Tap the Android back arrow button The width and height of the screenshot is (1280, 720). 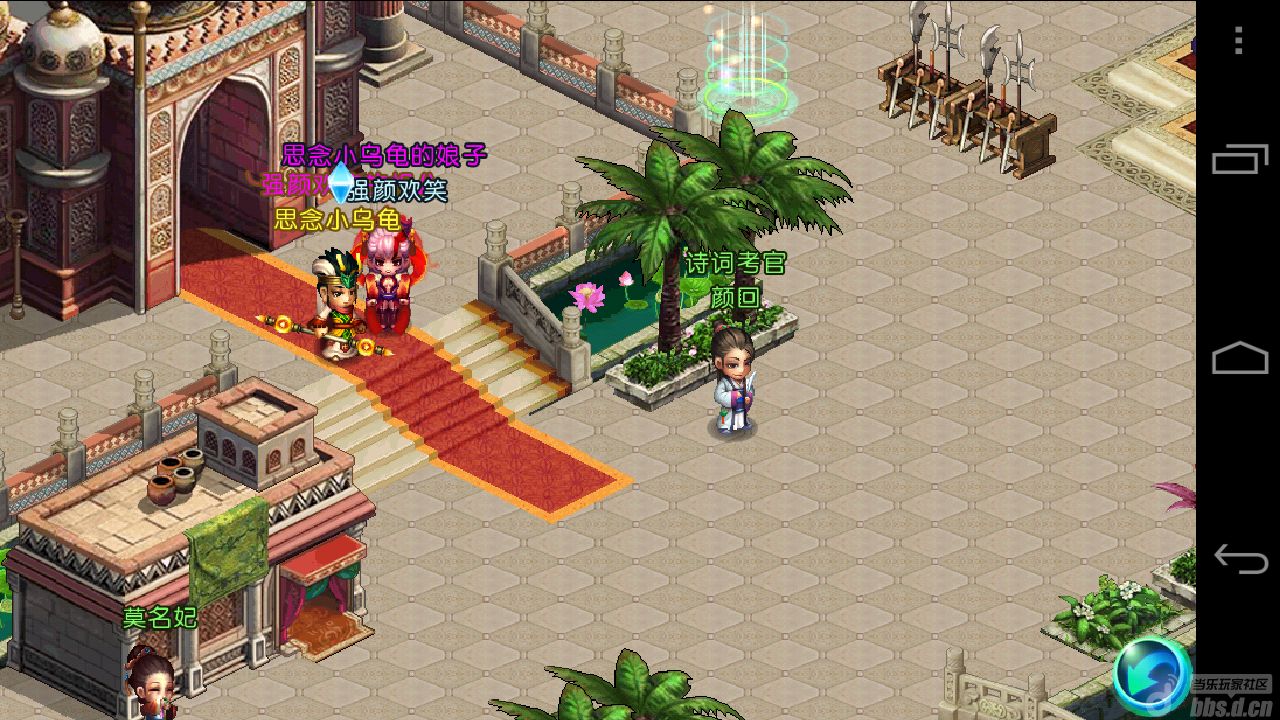tap(1240, 558)
